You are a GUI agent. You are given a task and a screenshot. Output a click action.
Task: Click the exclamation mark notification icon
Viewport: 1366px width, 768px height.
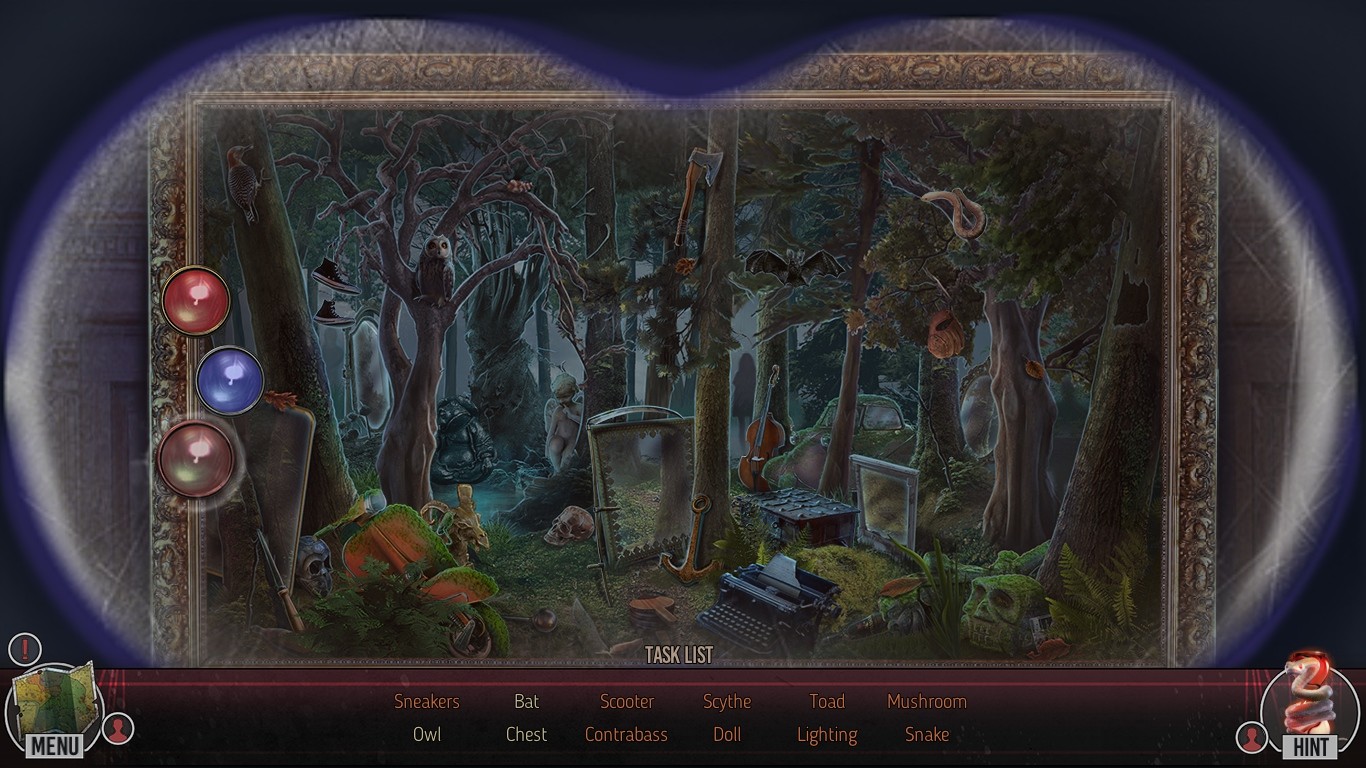tap(25, 648)
